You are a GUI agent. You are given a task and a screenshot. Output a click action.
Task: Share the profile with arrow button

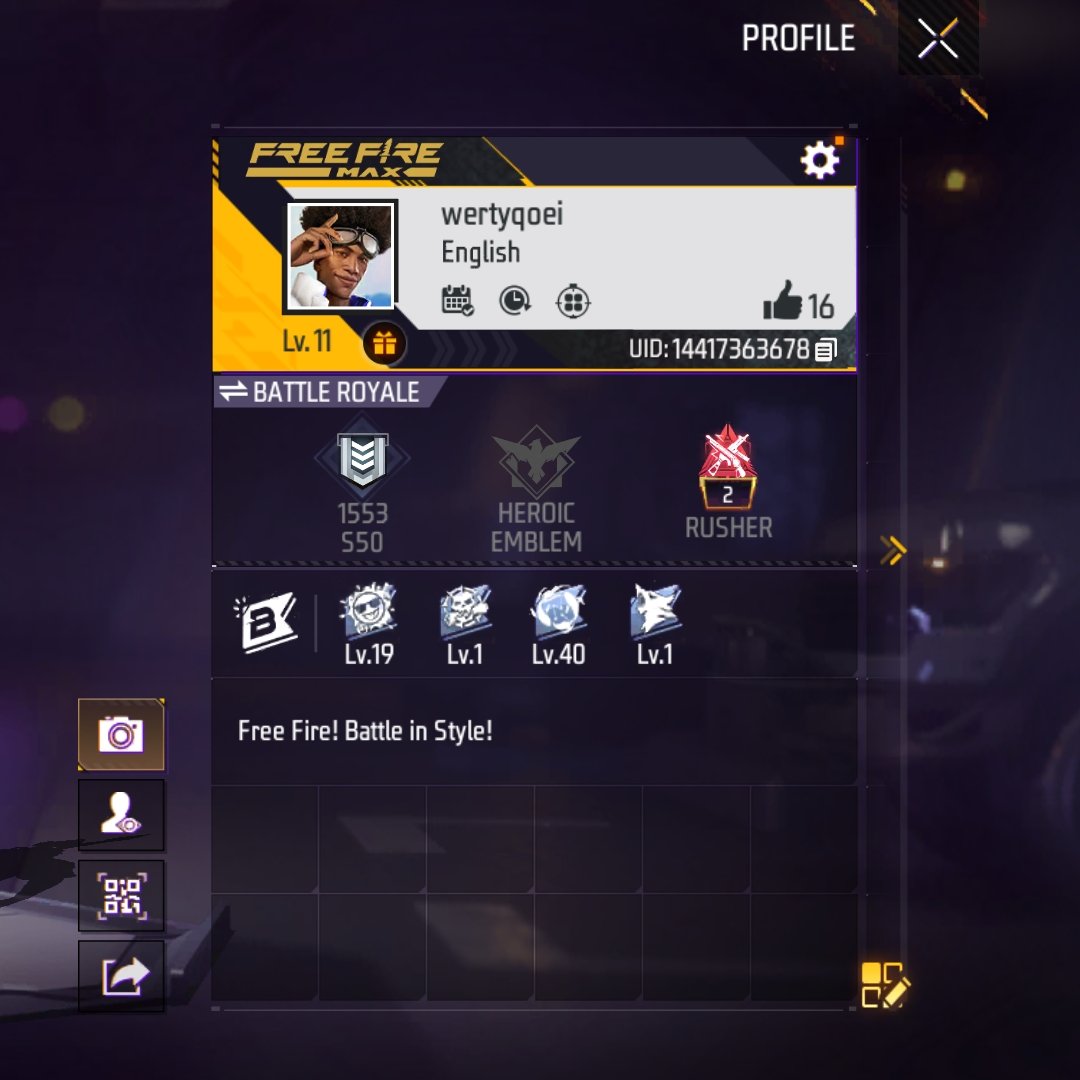[x=121, y=976]
